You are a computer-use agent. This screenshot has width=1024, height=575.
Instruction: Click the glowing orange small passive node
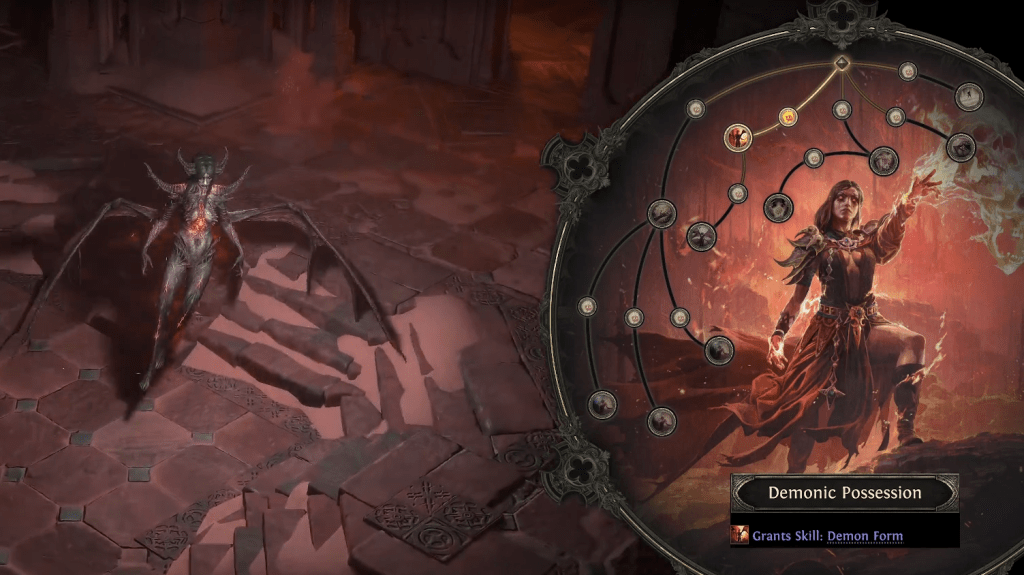click(787, 117)
